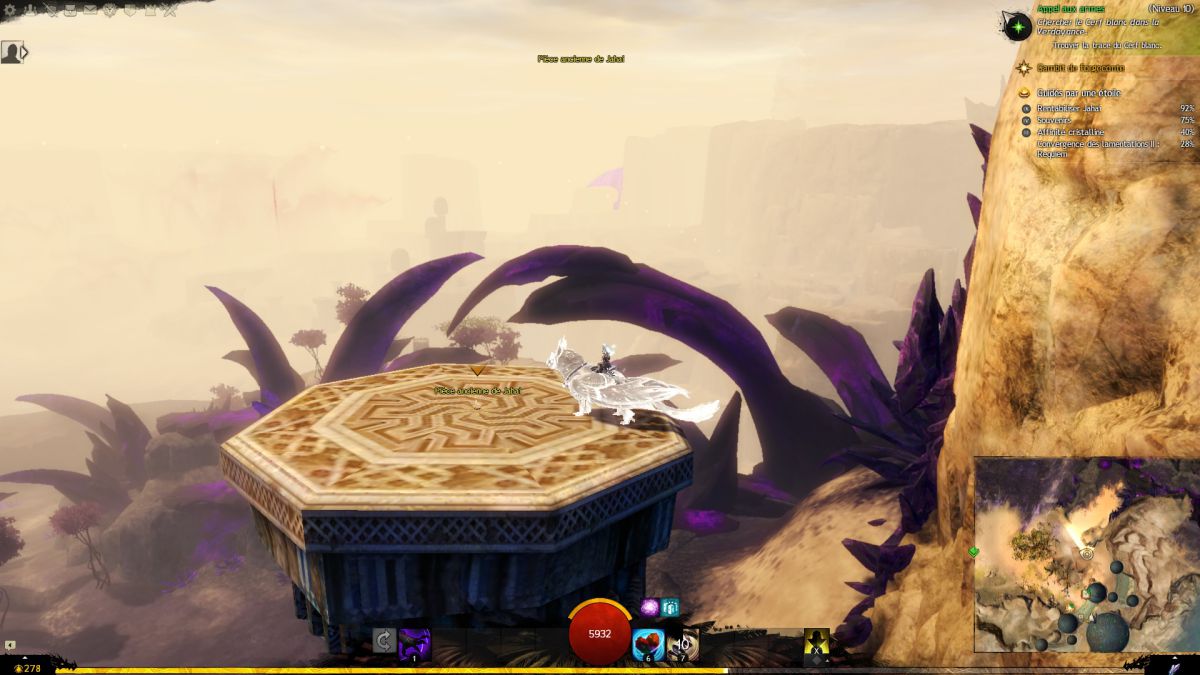Click the event marker above the octagonal platform
The height and width of the screenshot is (675, 1200).
[x=477, y=370]
